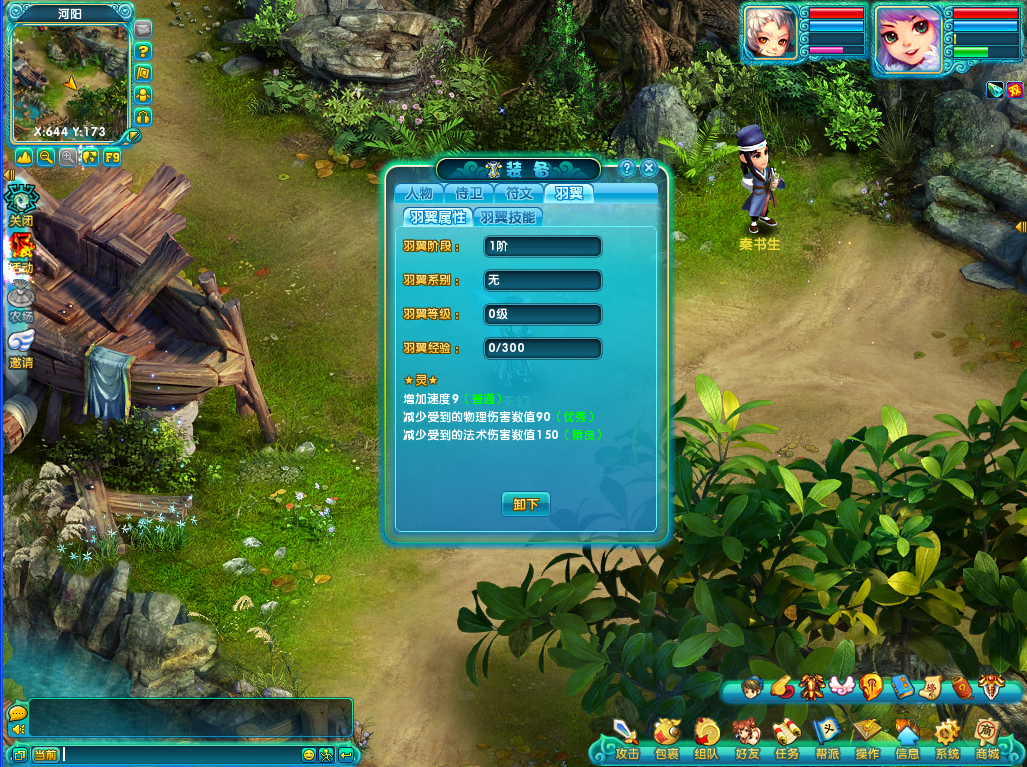The width and height of the screenshot is (1027, 767).
Task: Open the 侍卫 guard tab
Action: [x=469, y=193]
